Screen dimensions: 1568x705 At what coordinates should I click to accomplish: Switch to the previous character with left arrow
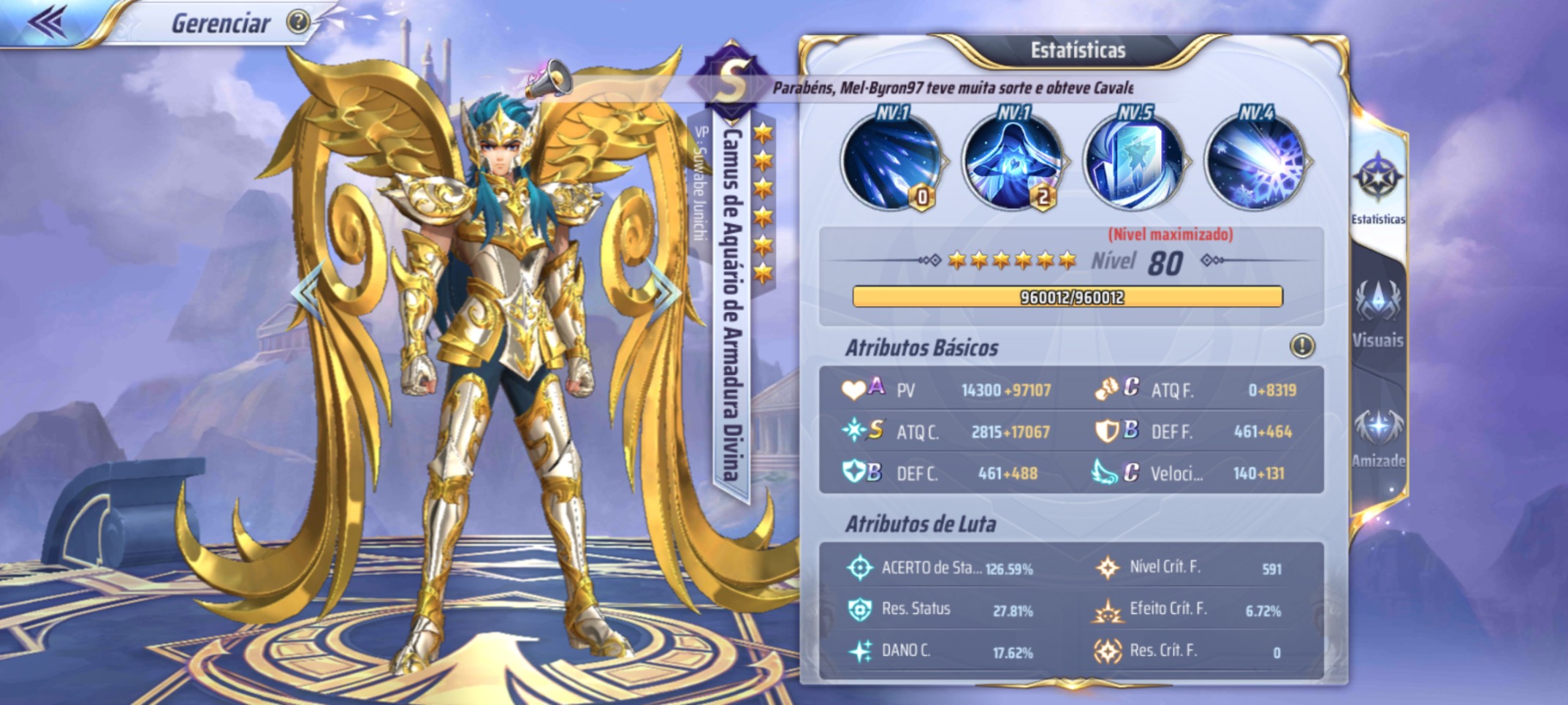point(308,293)
